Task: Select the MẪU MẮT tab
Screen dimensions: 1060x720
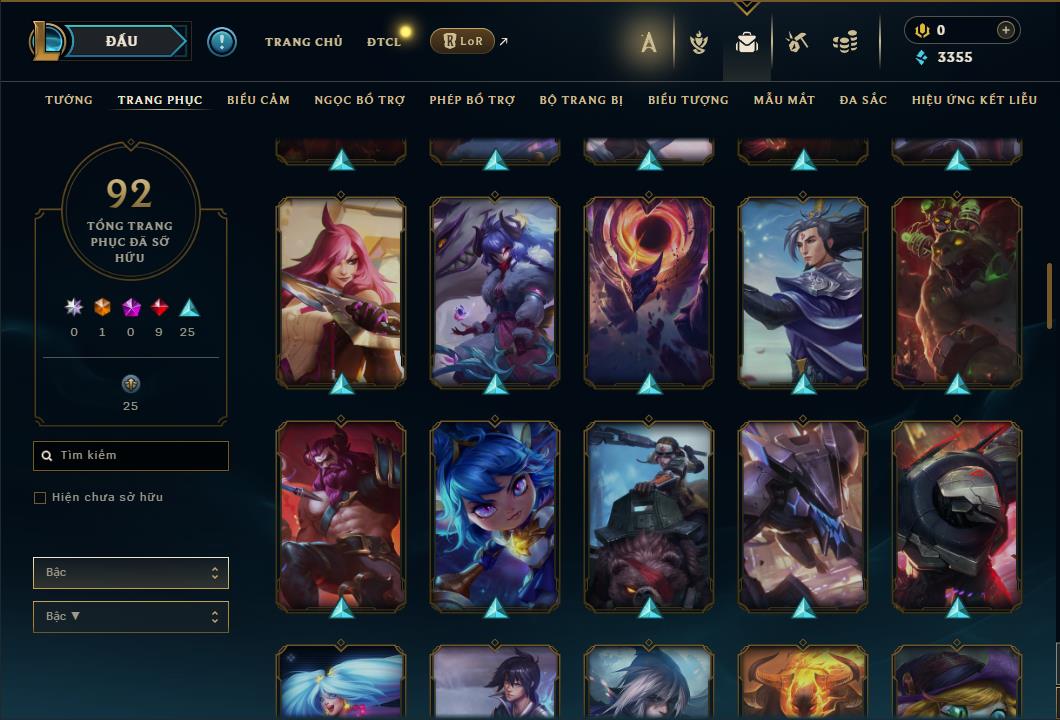Action: [x=784, y=100]
